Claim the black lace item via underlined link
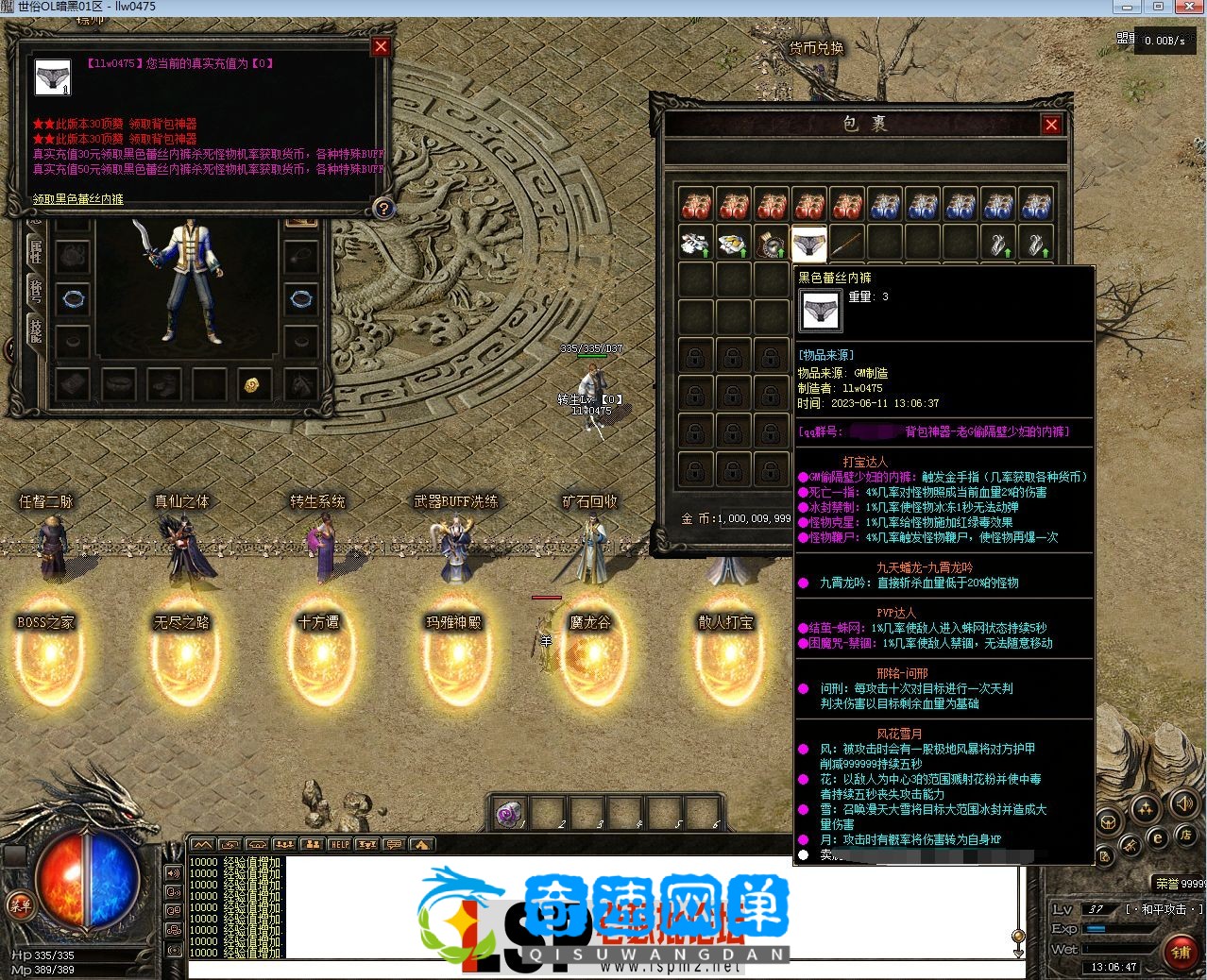 tap(78, 199)
